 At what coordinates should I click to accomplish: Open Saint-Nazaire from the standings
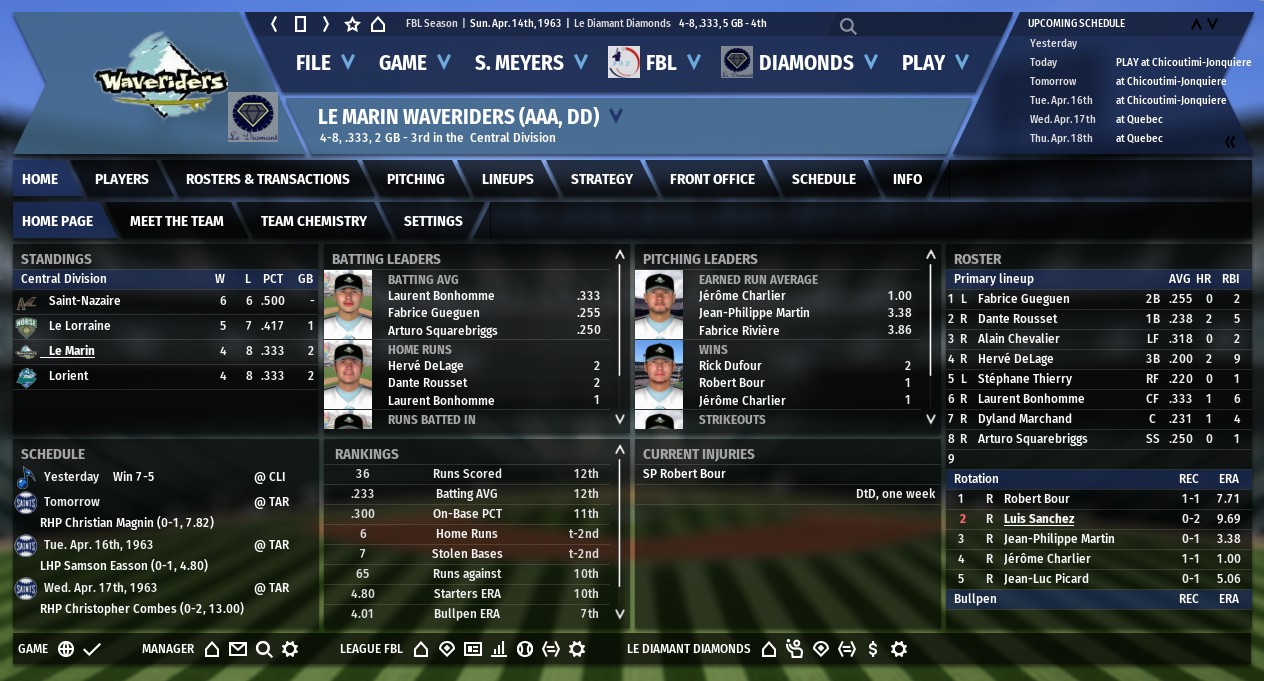pyautogui.click(x=84, y=301)
